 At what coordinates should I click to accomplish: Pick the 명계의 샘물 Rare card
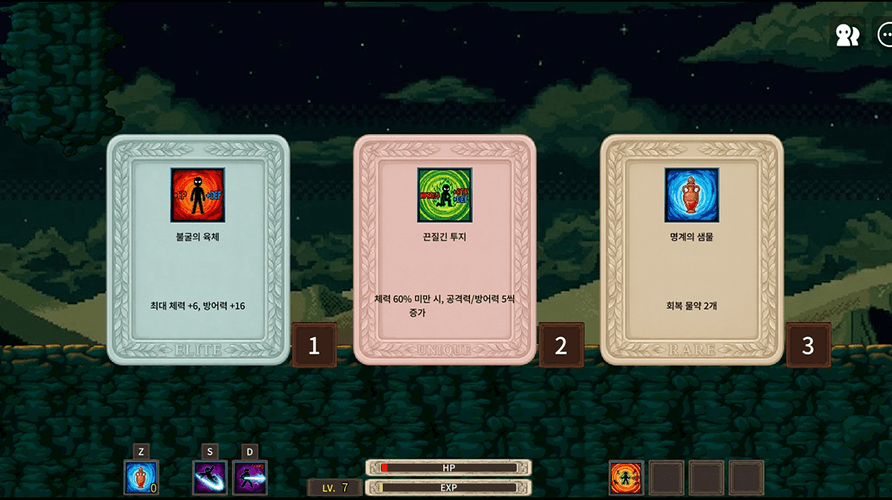pos(691,250)
